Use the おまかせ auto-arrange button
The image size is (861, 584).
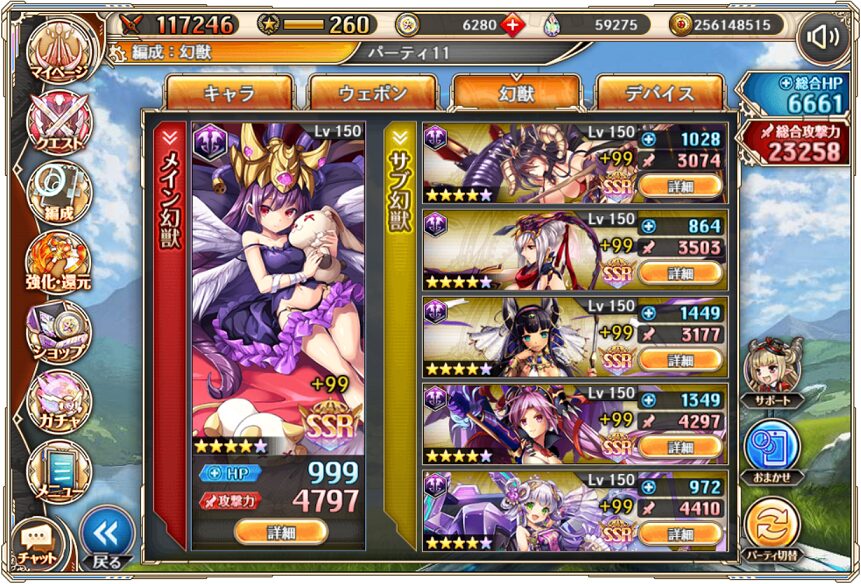772,448
